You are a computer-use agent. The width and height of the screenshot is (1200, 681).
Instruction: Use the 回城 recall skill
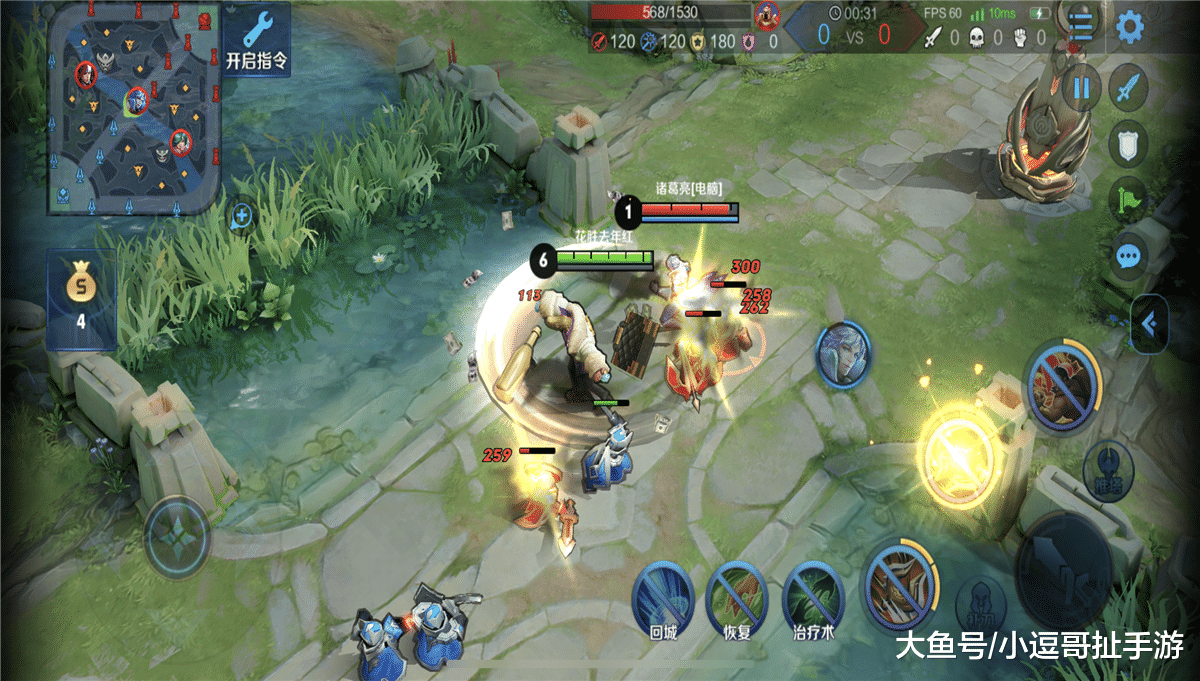pyautogui.click(x=664, y=596)
